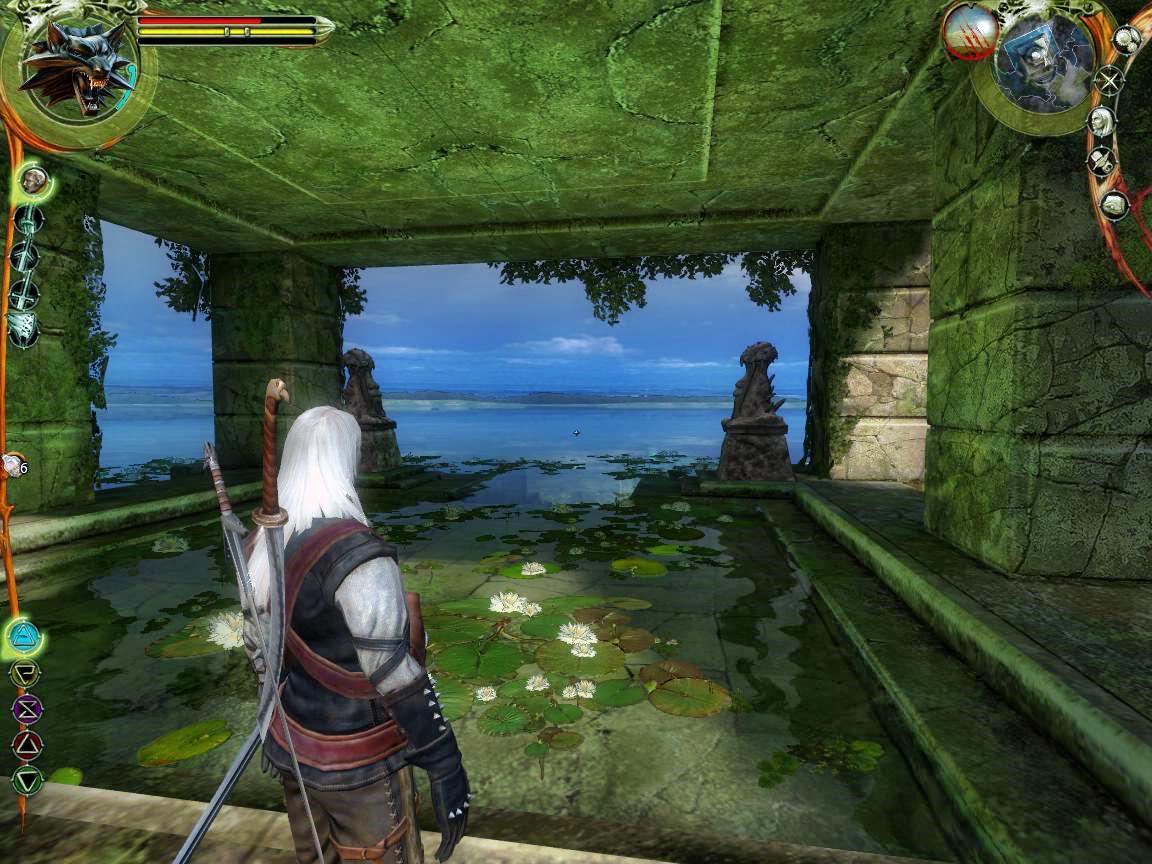Switch to the red Igni sign
The height and width of the screenshot is (864, 1152).
coord(27,744)
